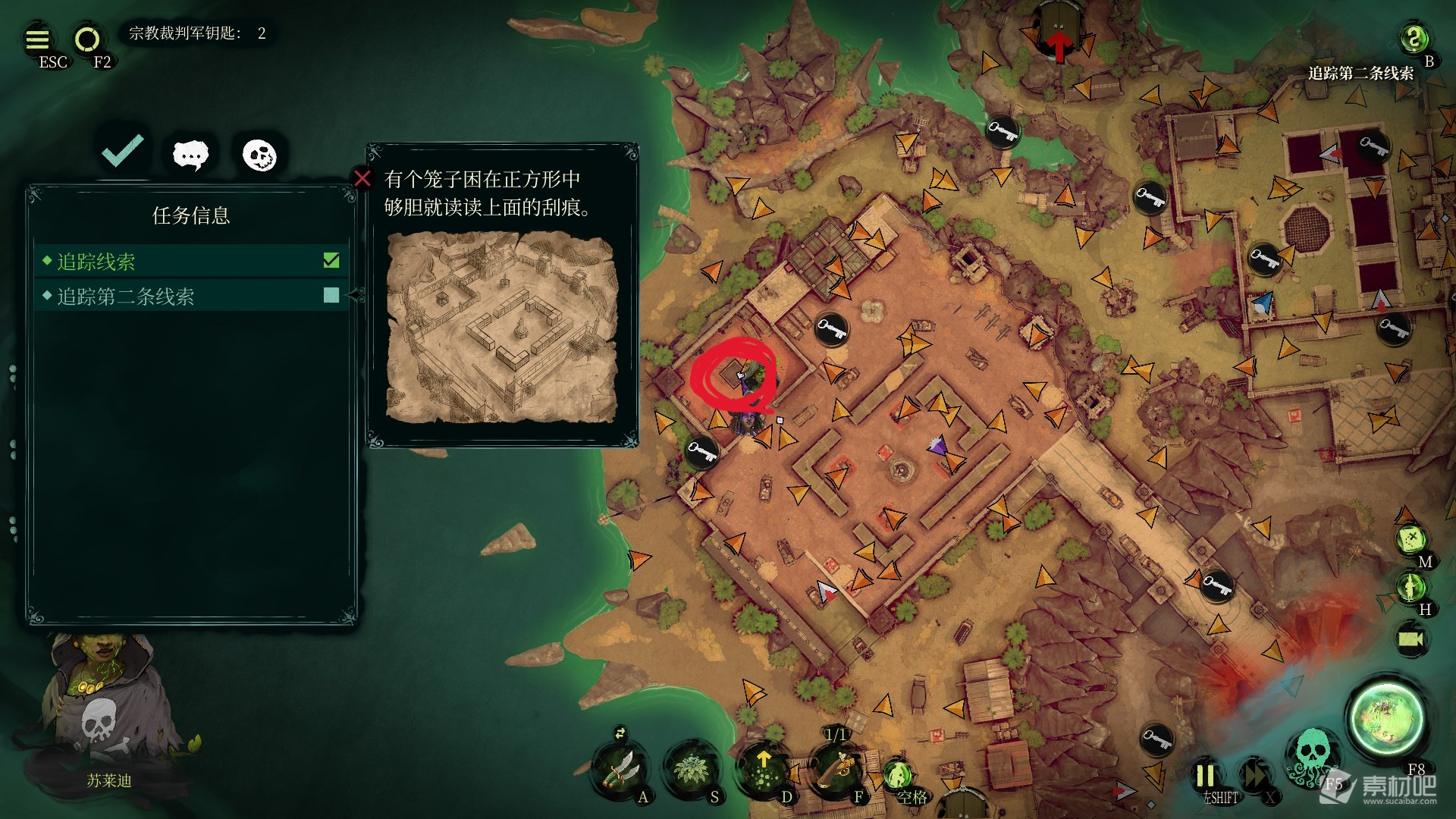Open the hamburger ESC menu

tap(37, 39)
